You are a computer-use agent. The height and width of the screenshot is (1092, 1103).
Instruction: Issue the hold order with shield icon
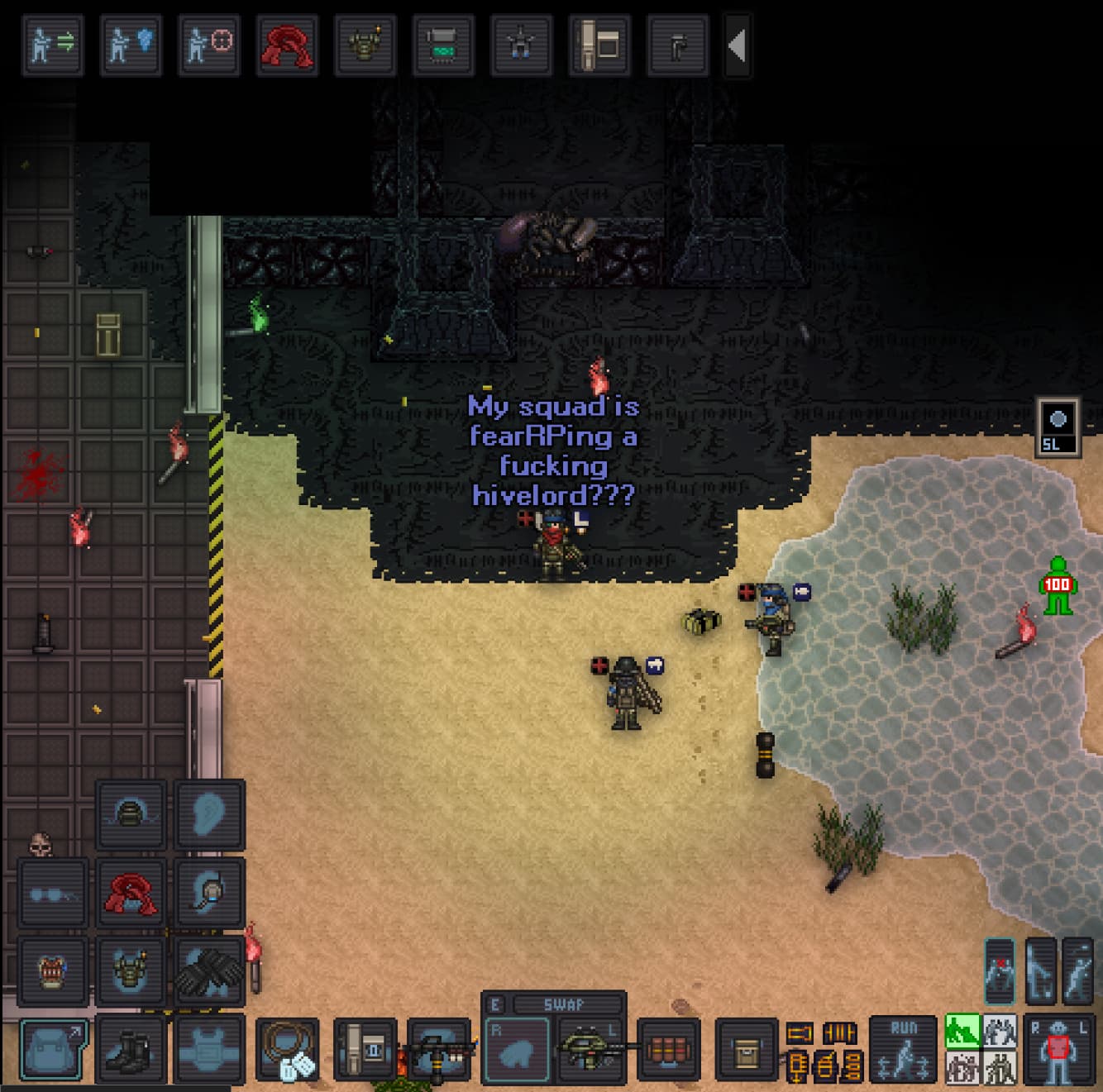131,45
